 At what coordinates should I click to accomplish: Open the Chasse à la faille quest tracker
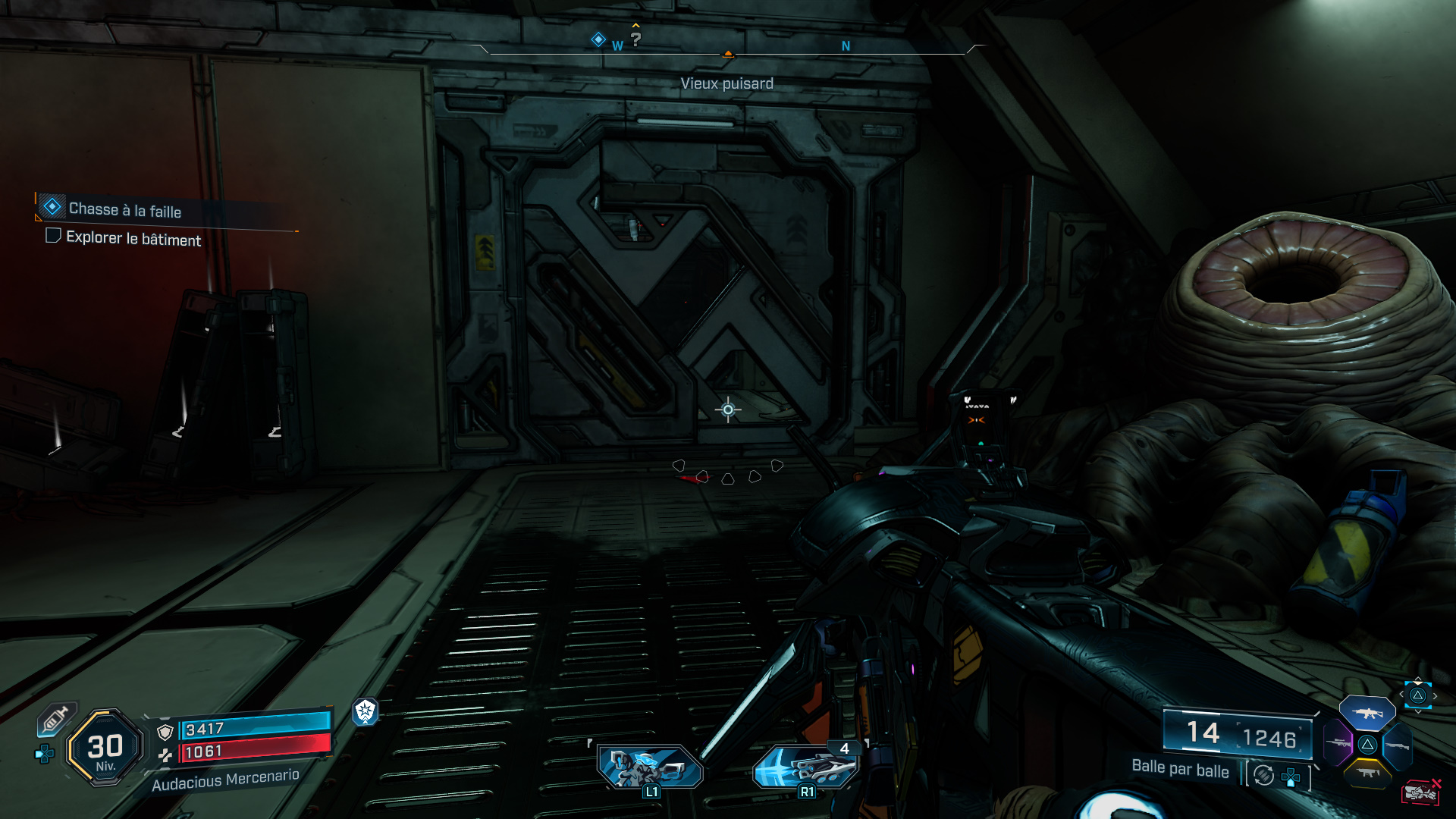pos(124,209)
